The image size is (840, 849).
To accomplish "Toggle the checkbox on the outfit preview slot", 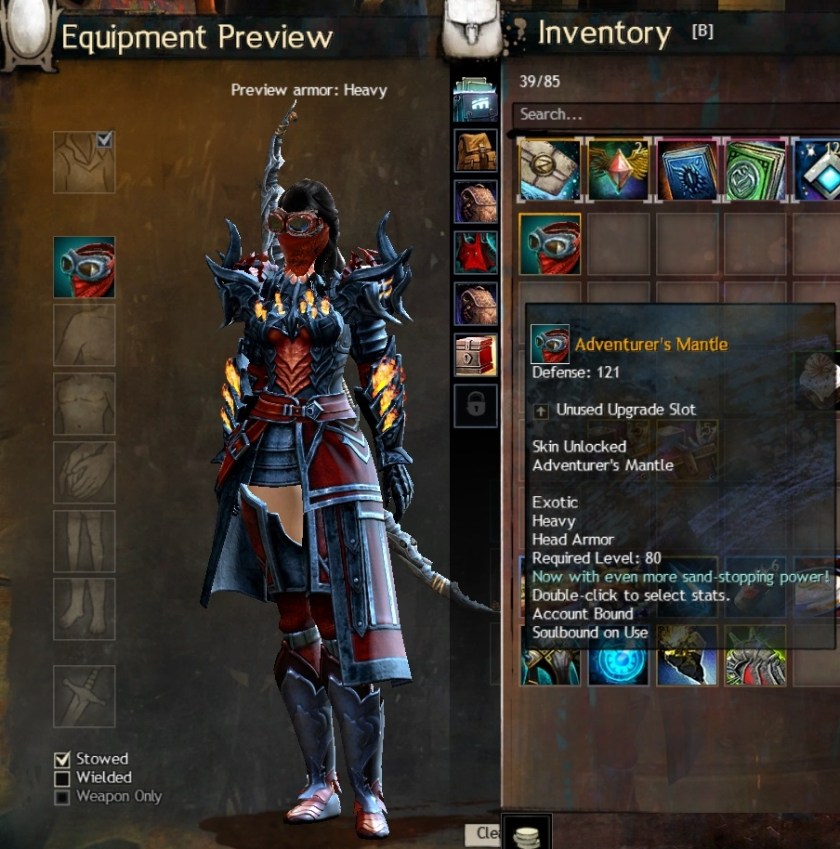I will (105, 140).
